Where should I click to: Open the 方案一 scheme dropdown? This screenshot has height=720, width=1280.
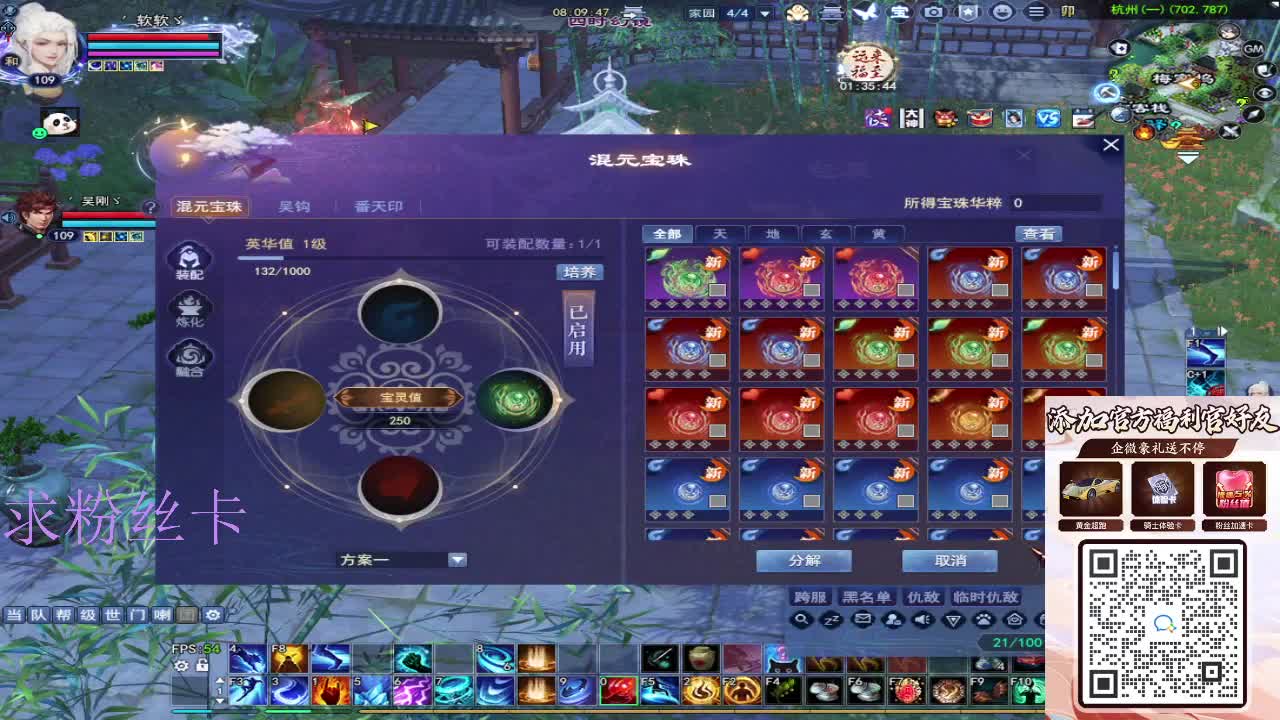coord(400,561)
